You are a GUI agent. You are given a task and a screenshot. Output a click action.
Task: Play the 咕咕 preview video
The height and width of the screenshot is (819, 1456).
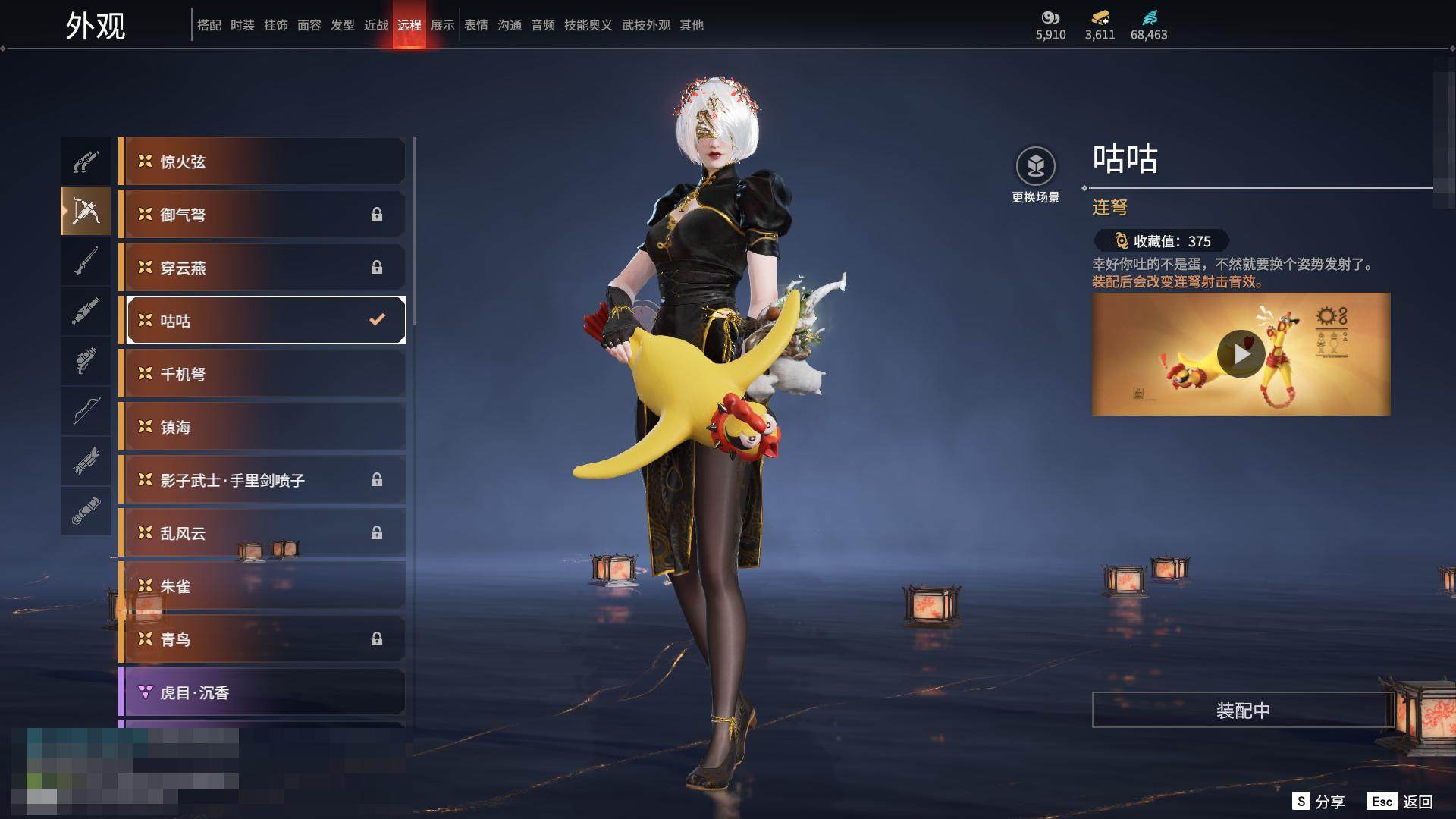click(1241, 353)
